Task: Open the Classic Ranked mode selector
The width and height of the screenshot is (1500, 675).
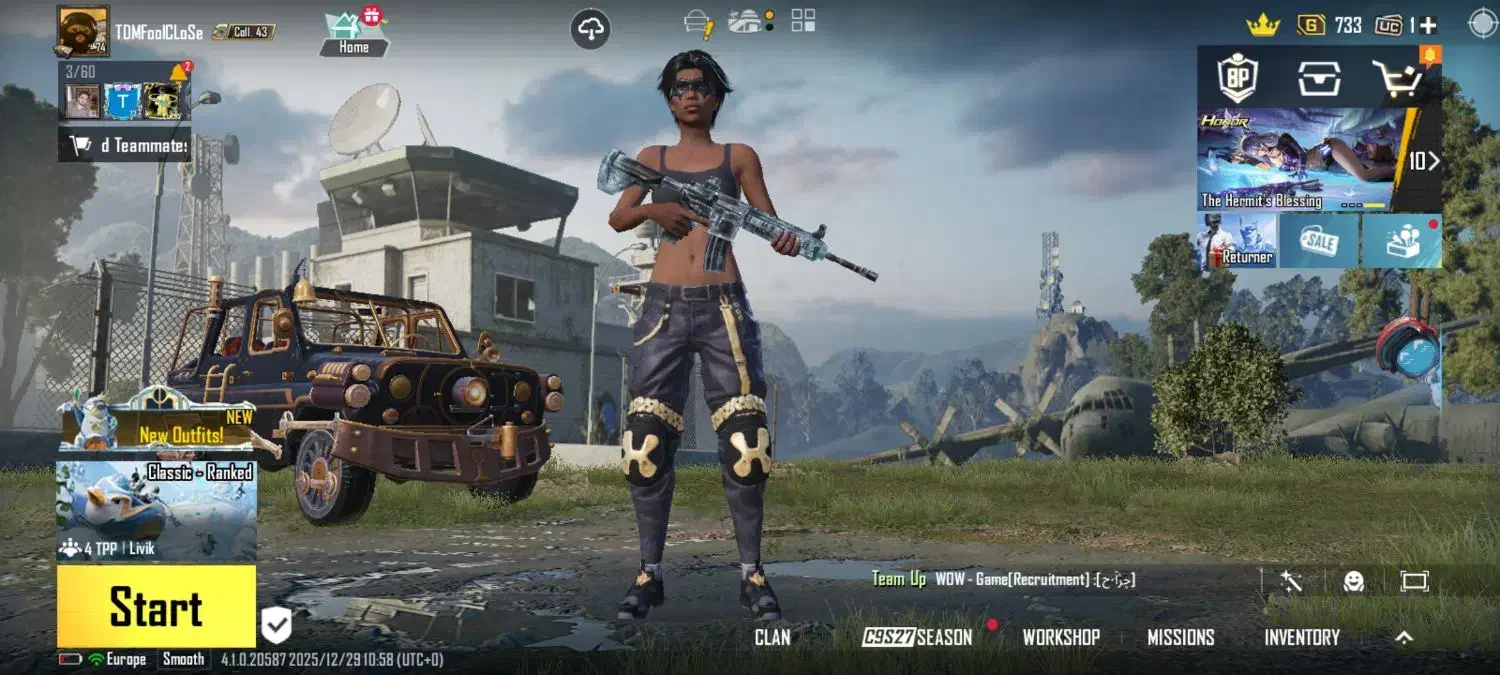Action: [156, 510]
